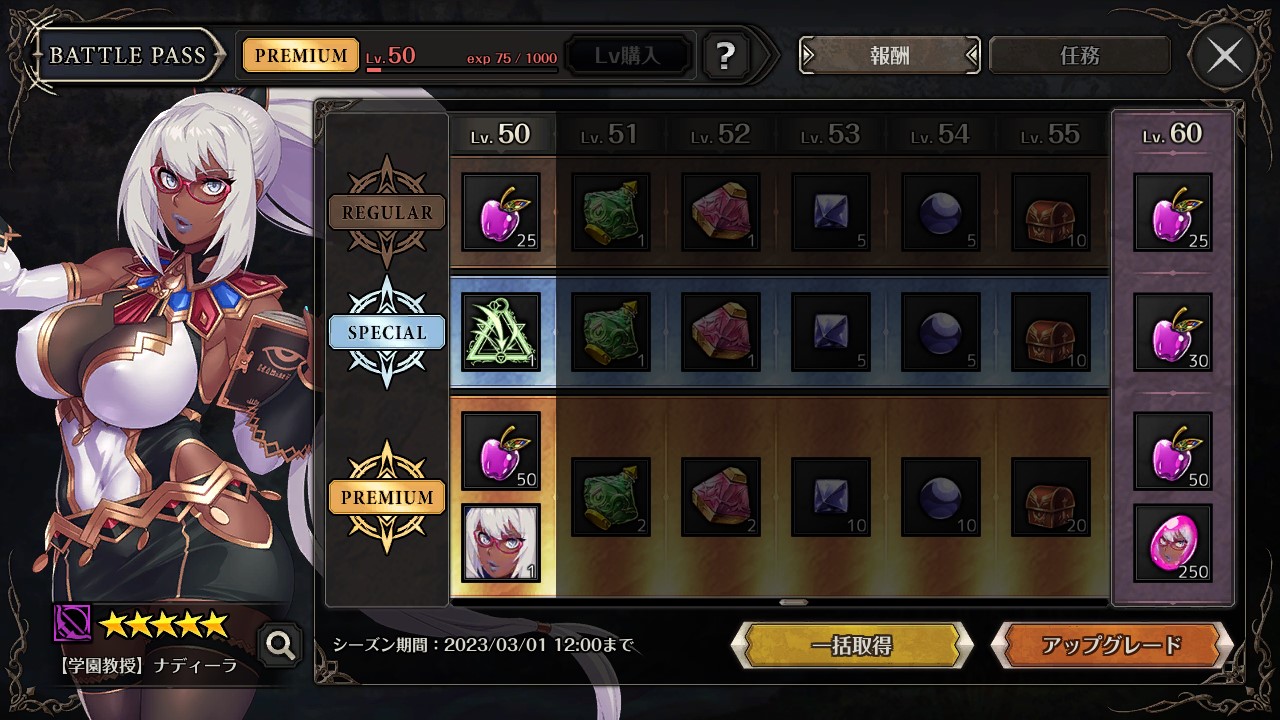Select the Lv.55 premium treasure chest reward
This screenshot has height=720, width=1280.
tap(1051, 497)
